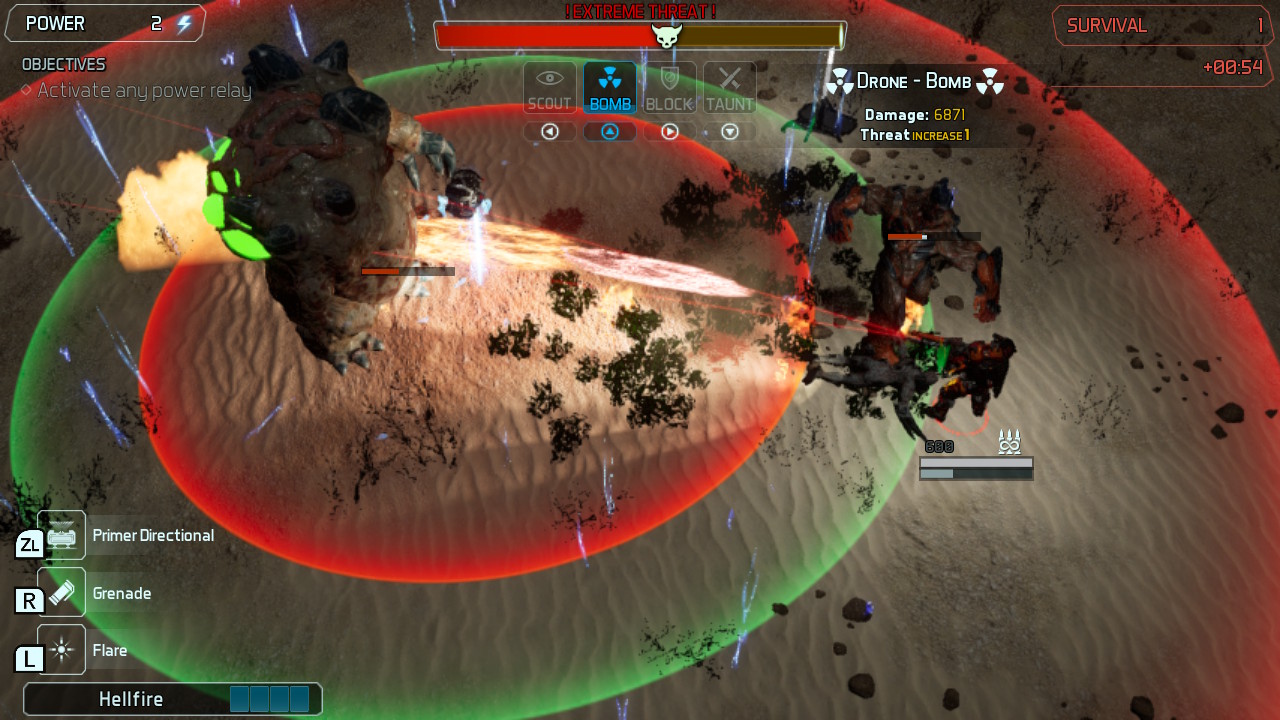Click the down arrow under Taunt
1280x720 pixels.
coord(729,131)
